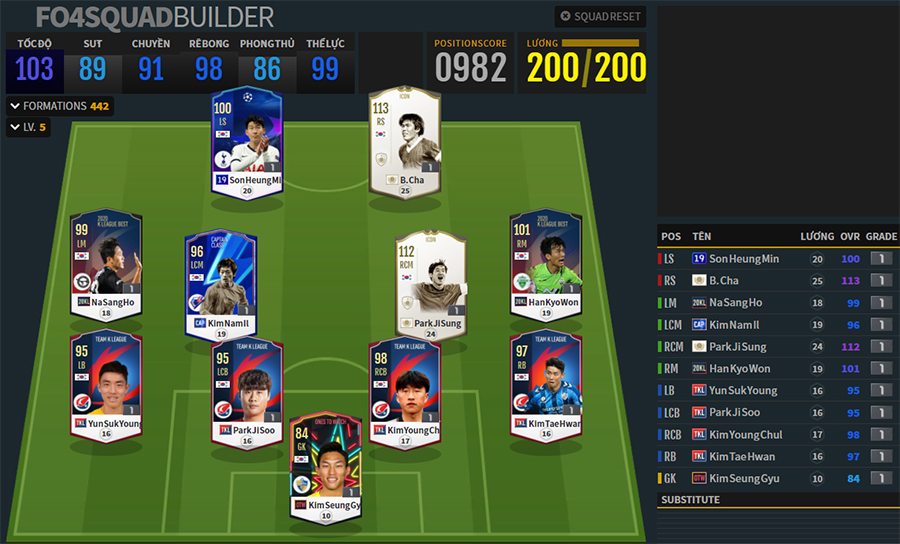Open the Formations 442 dropdown

pos(59,106)
